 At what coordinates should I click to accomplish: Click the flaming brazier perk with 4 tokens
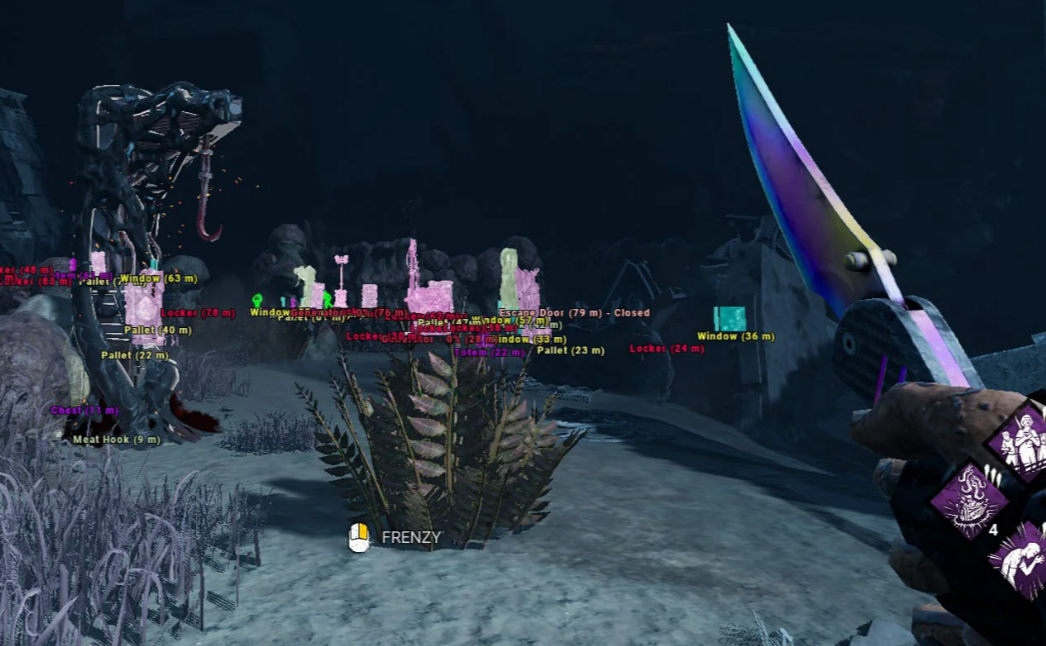968,499
